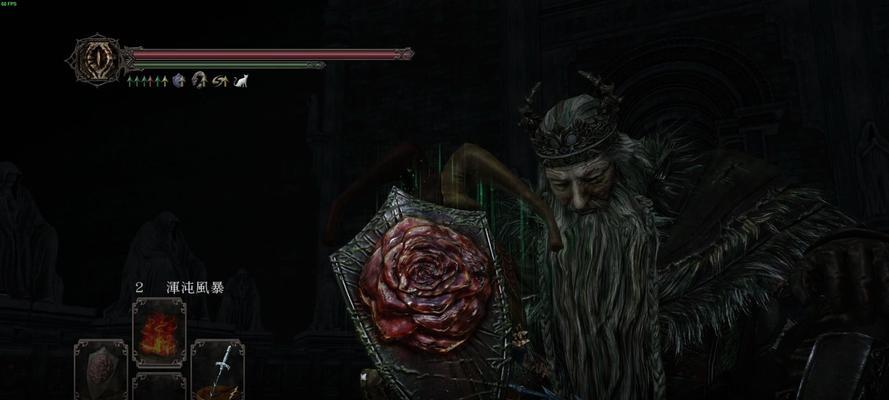Click the purple shield buff icon
The width and height of the screenshot is (889, 400).
180,80
